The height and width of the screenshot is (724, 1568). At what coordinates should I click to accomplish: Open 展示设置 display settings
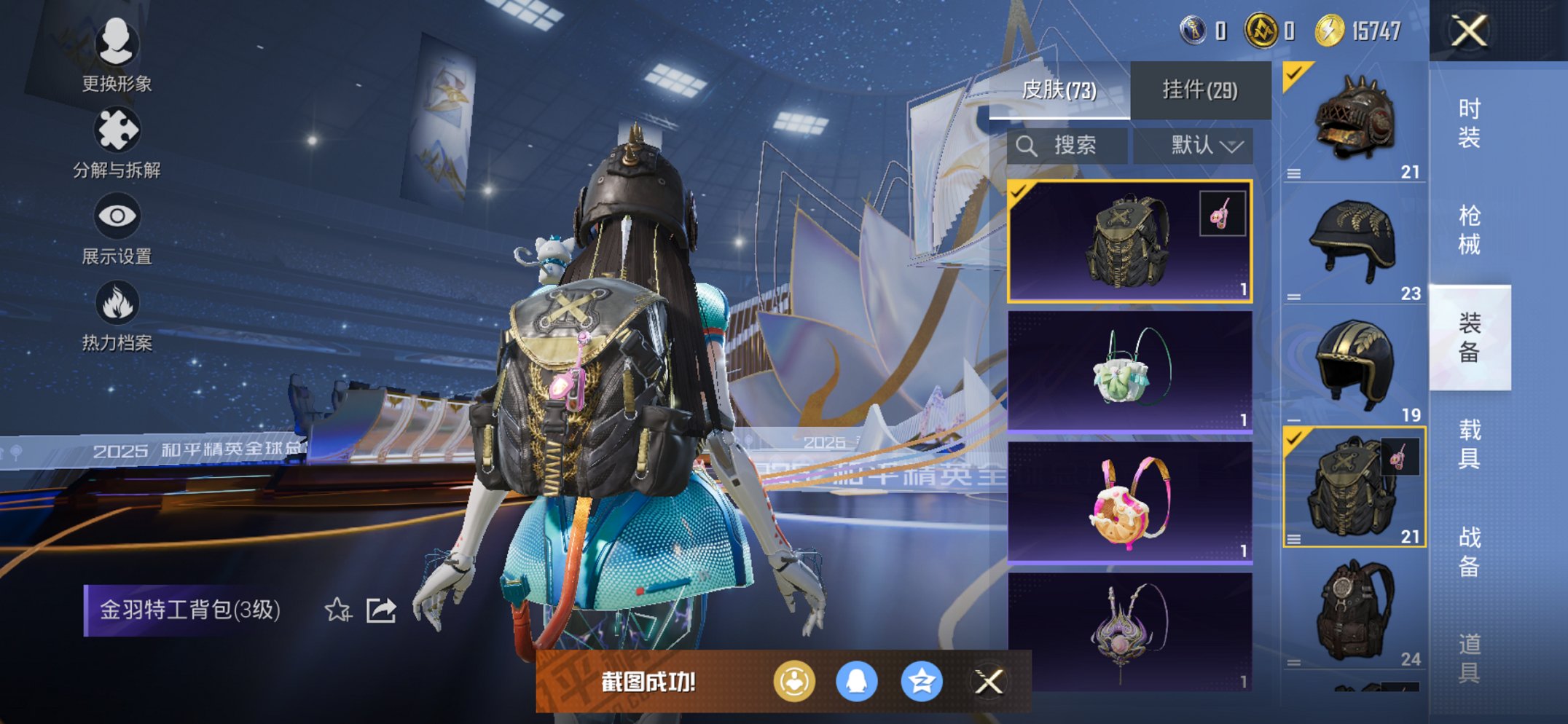[x=117, y=228]
